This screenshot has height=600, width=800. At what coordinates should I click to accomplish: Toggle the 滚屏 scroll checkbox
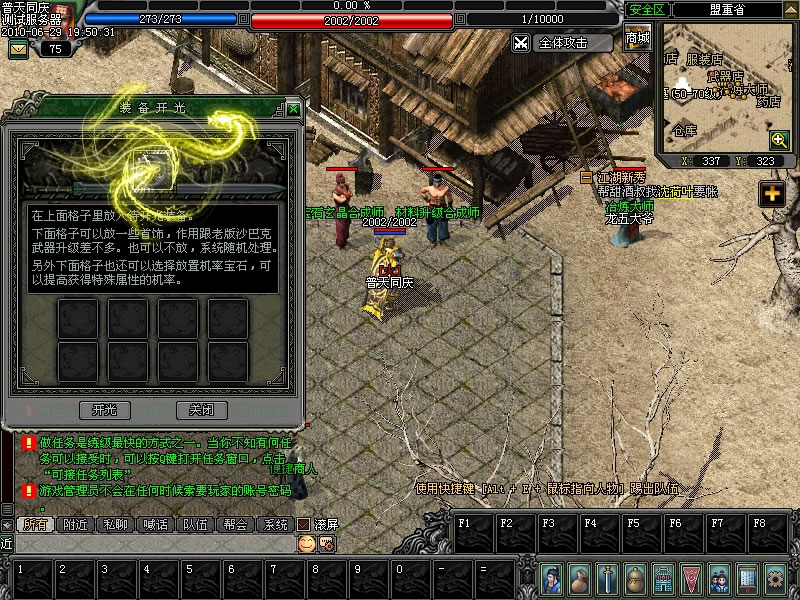pos(304,524)
